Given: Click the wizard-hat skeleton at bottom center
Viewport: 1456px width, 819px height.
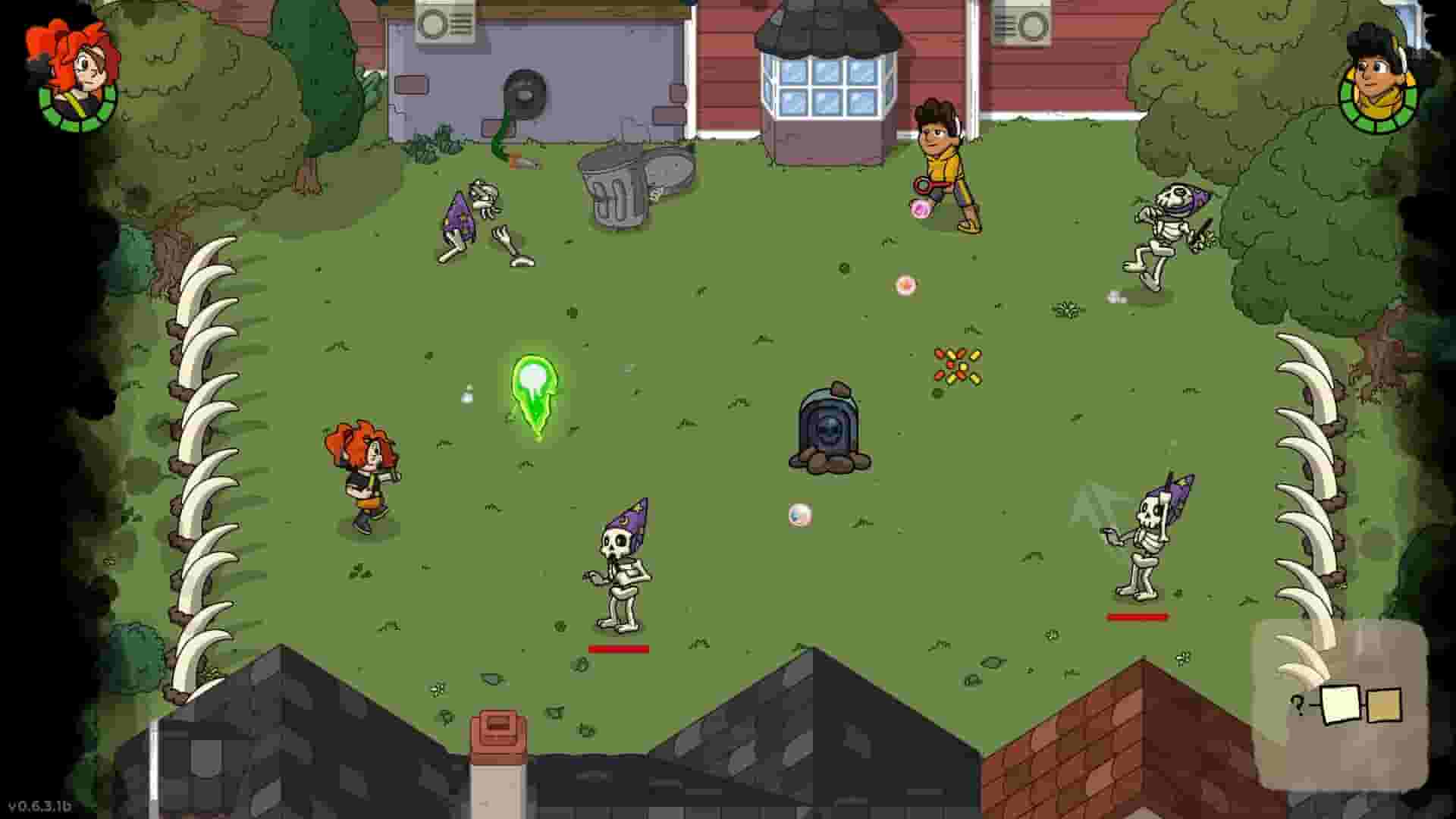Looking at the screenshot, I should tap(618, 576).
